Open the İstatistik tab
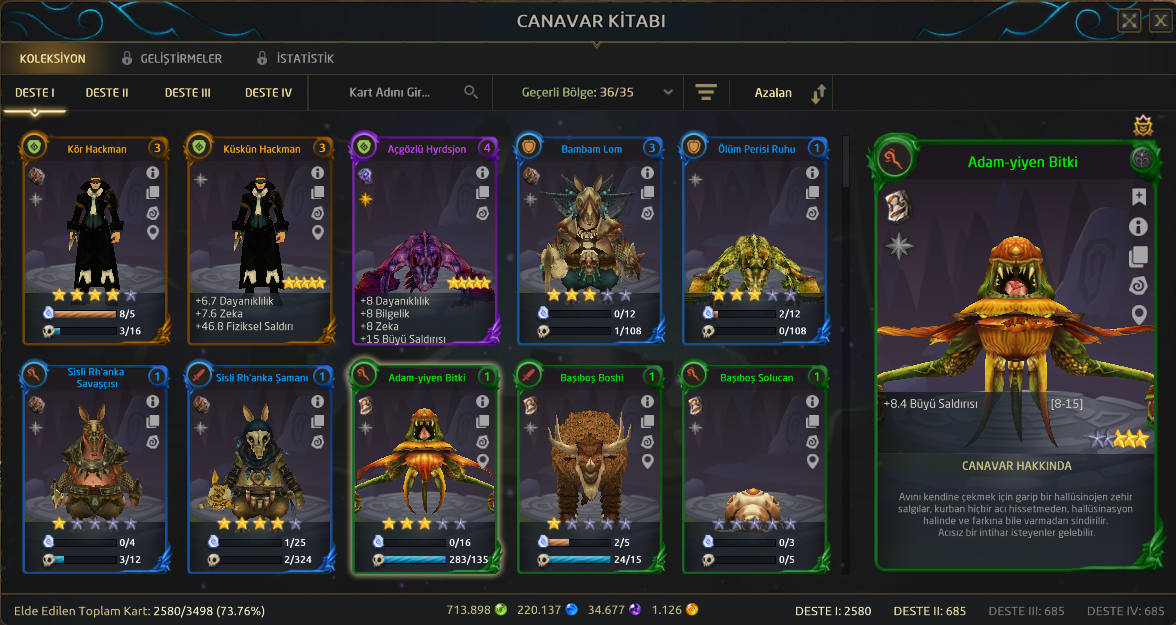 pyautogui.click(x=295, y=59)
